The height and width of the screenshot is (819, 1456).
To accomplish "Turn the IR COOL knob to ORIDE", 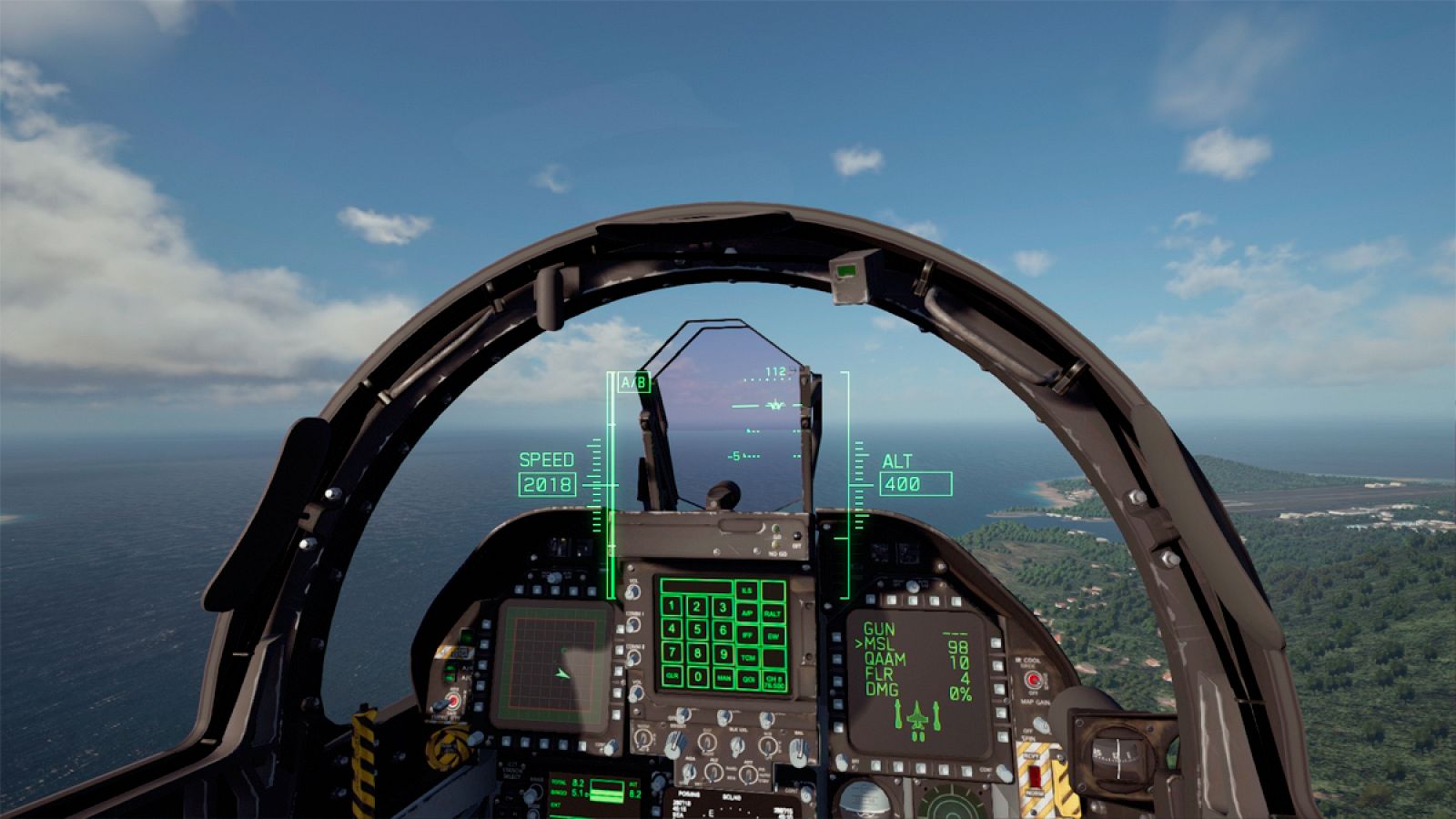I will 1035,679.
